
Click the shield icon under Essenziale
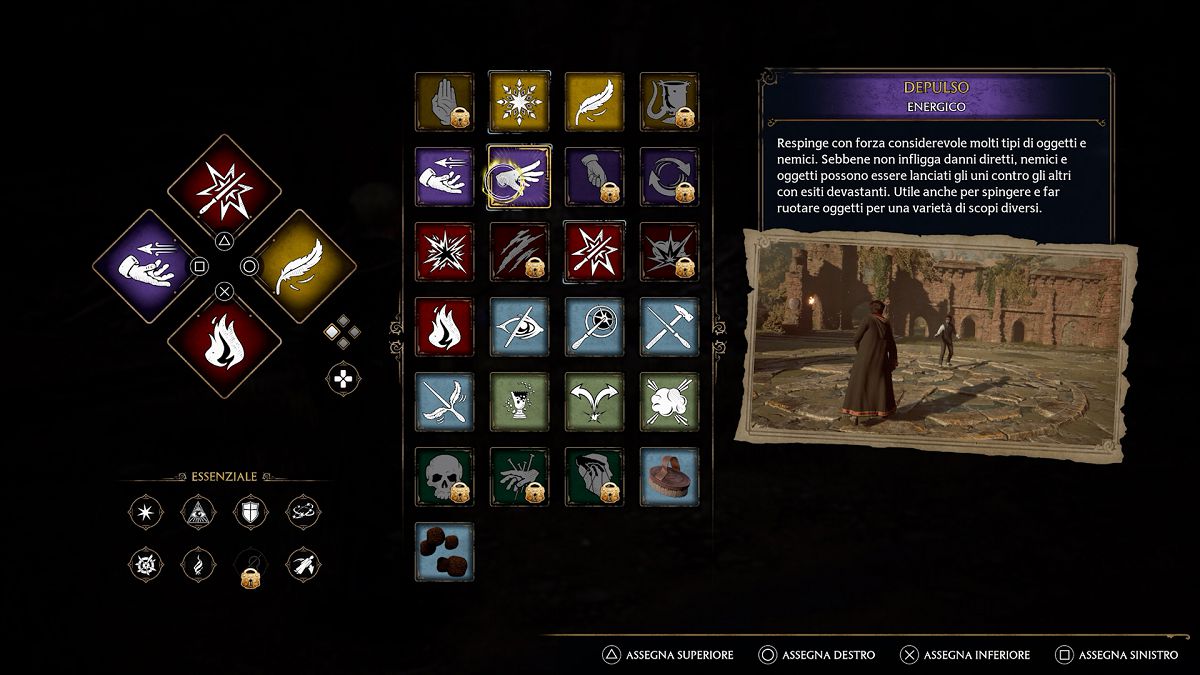(x=248, y=513)
